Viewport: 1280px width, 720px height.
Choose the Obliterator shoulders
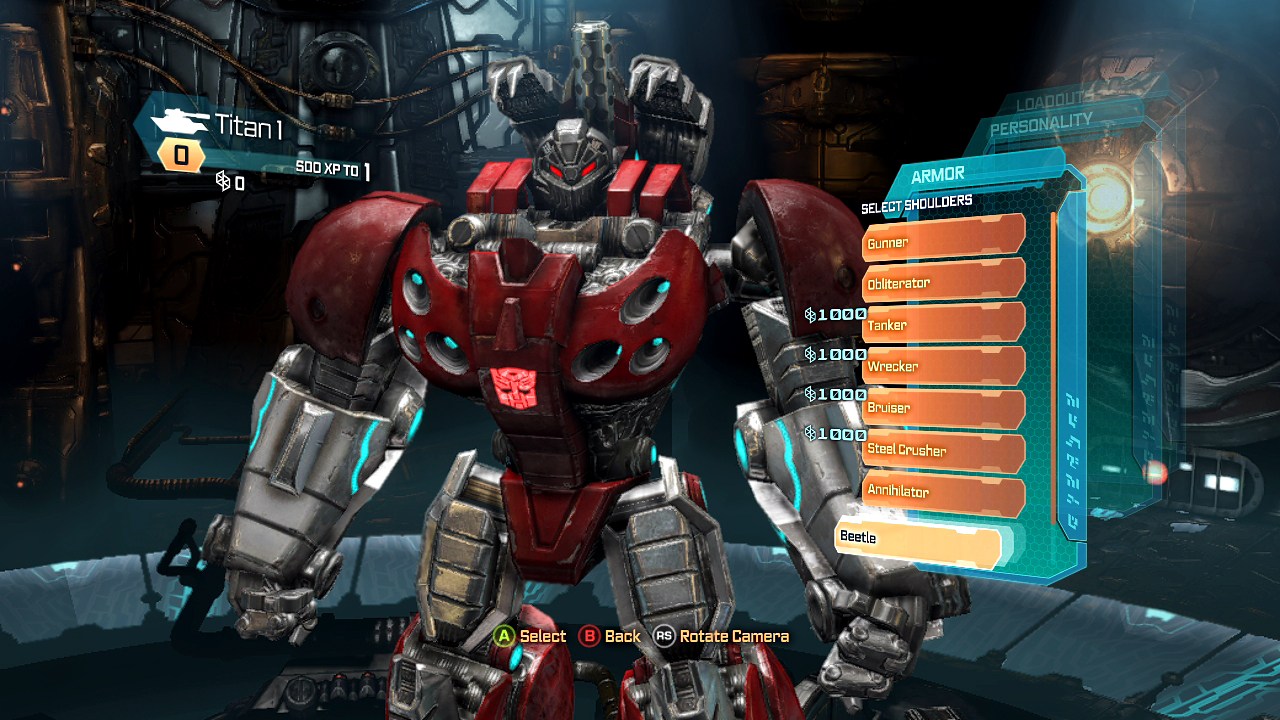tap(942, 282)
